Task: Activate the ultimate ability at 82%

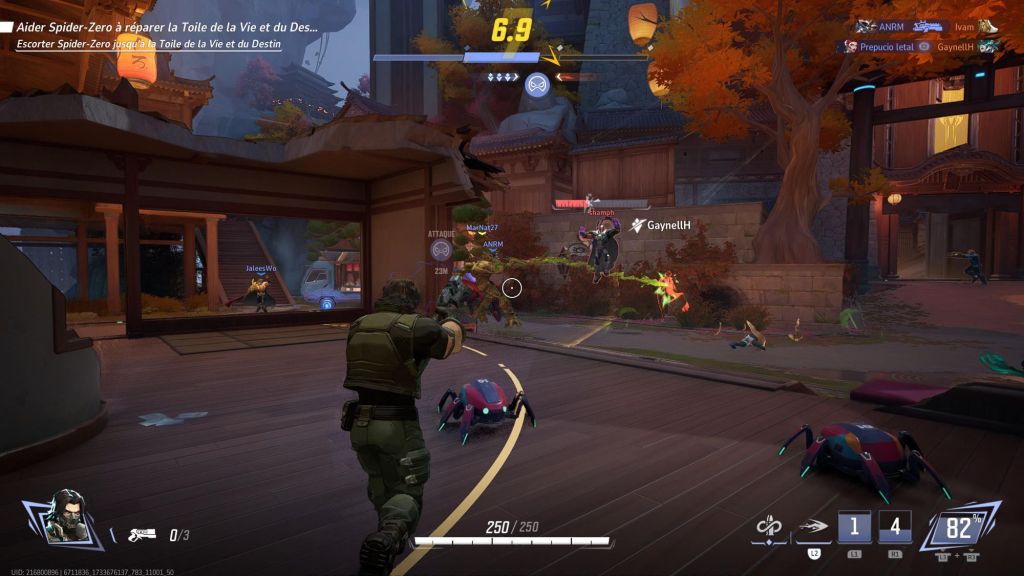Action: coord(960,525)
